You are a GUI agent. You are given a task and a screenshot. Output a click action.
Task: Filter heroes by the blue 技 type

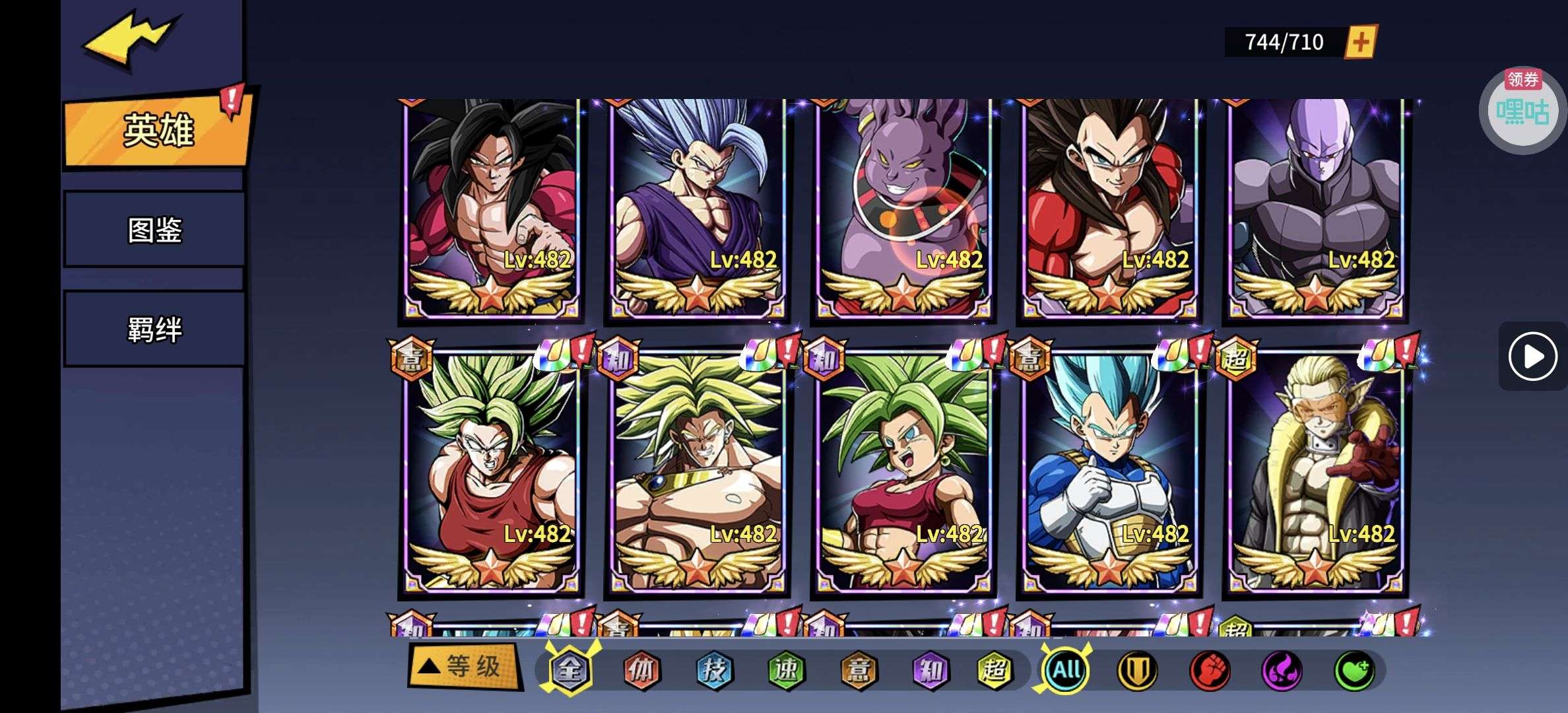(714, 671)
